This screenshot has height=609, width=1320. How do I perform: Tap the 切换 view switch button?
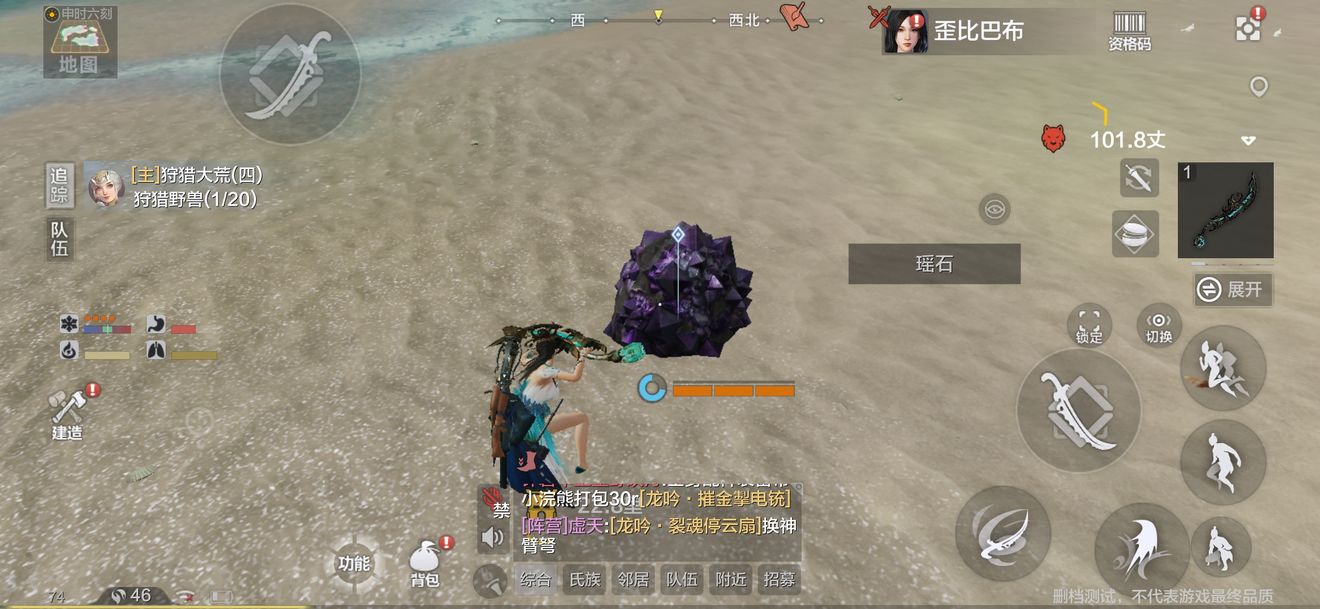coord(1159,325)
